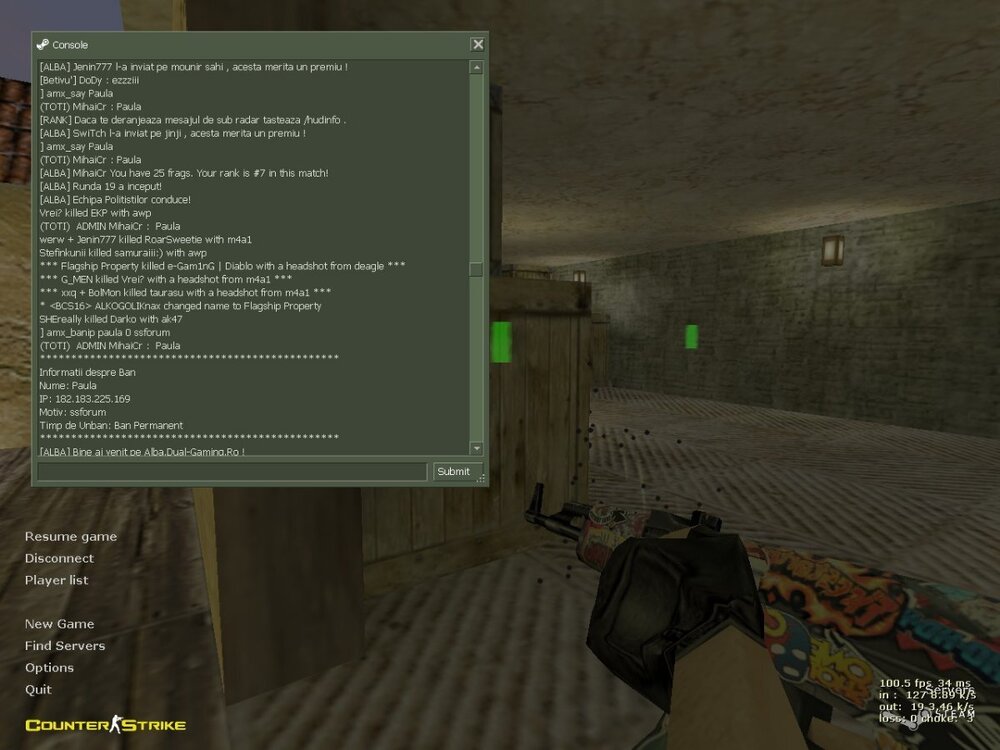Focus the console command input field
This screenshot has width=1000, height=750.
[232, 472]
